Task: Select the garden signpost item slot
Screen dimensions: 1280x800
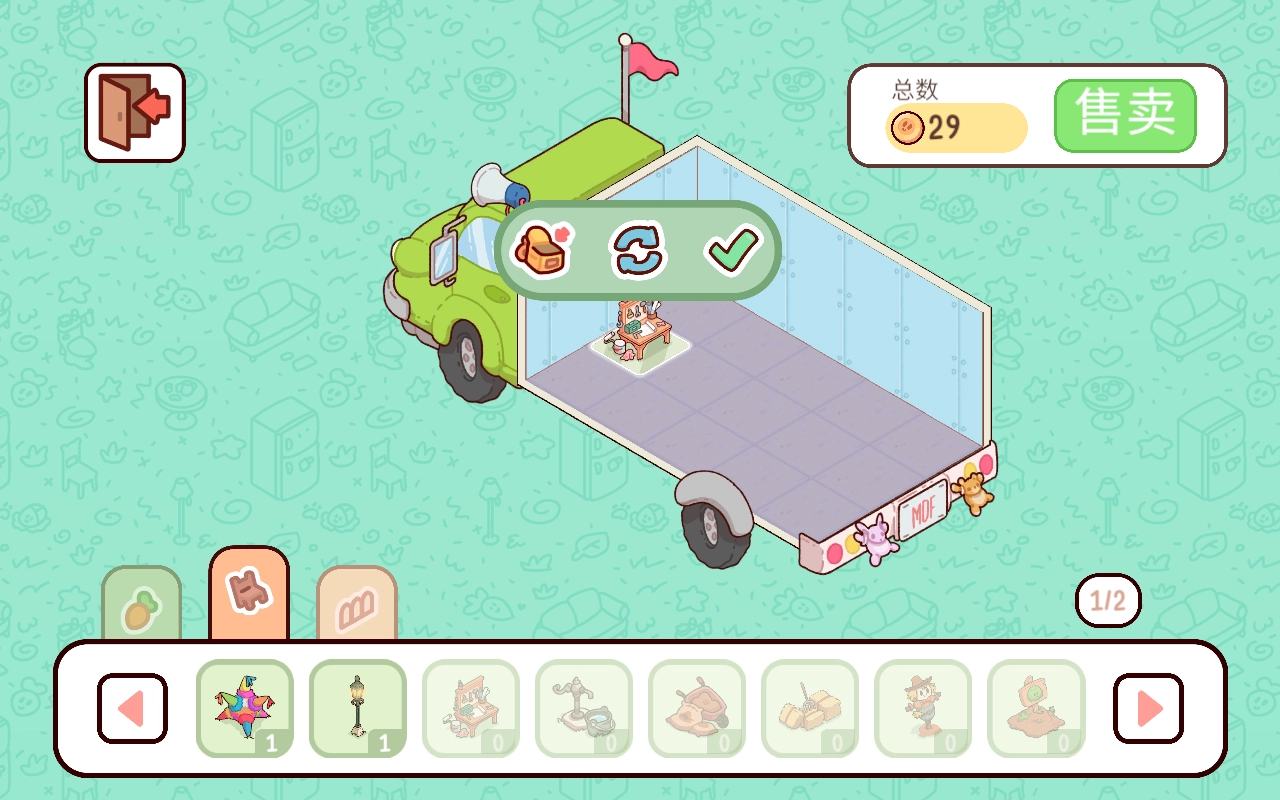Action: (1036, 708)
